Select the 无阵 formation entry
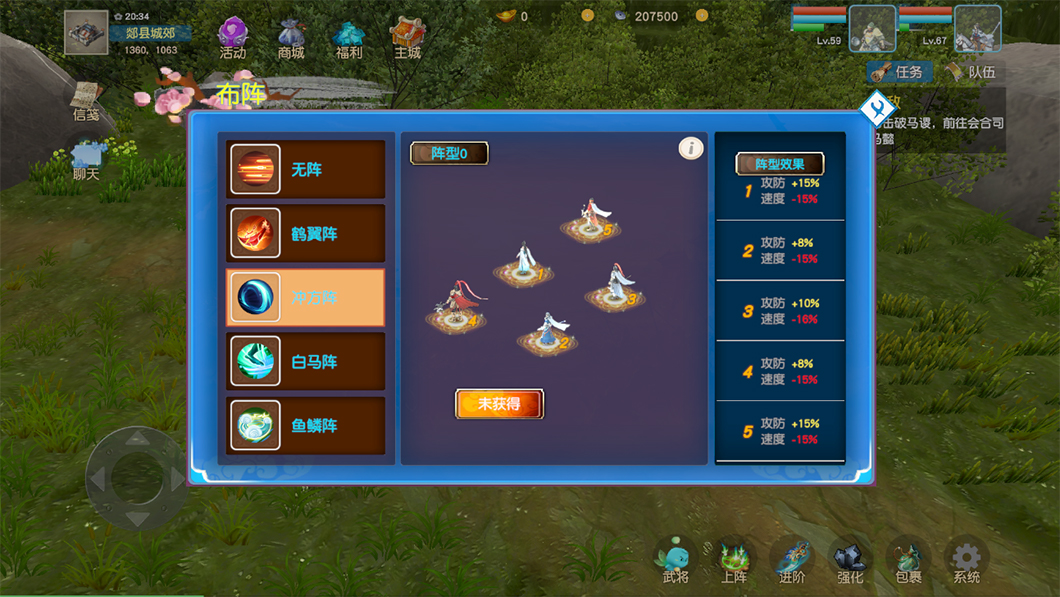Image resolution: width=1060 pixels, height=597 pixels. pyautogui.click(x=306, y=170)
